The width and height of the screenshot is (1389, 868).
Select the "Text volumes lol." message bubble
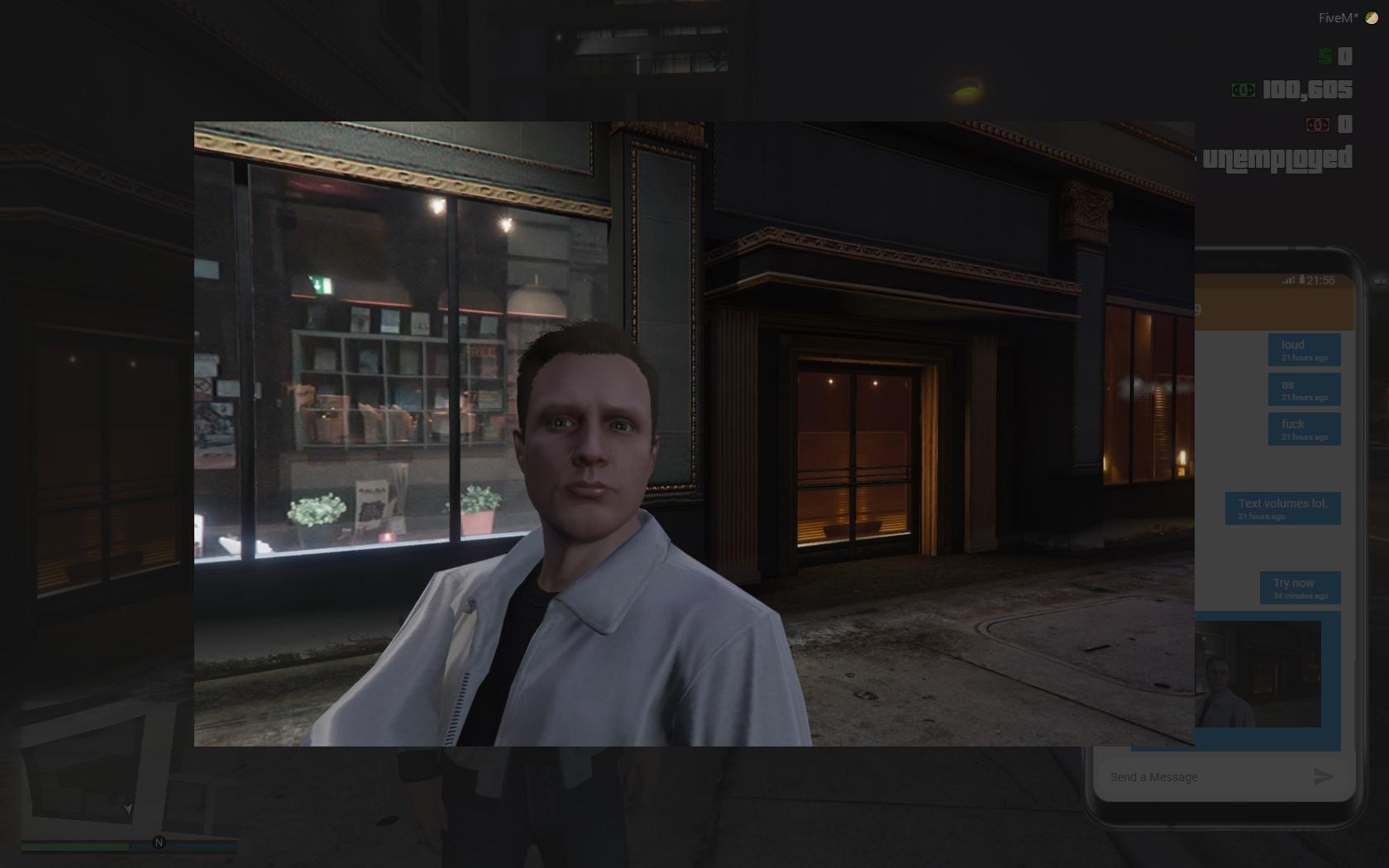pos(1282,508)
